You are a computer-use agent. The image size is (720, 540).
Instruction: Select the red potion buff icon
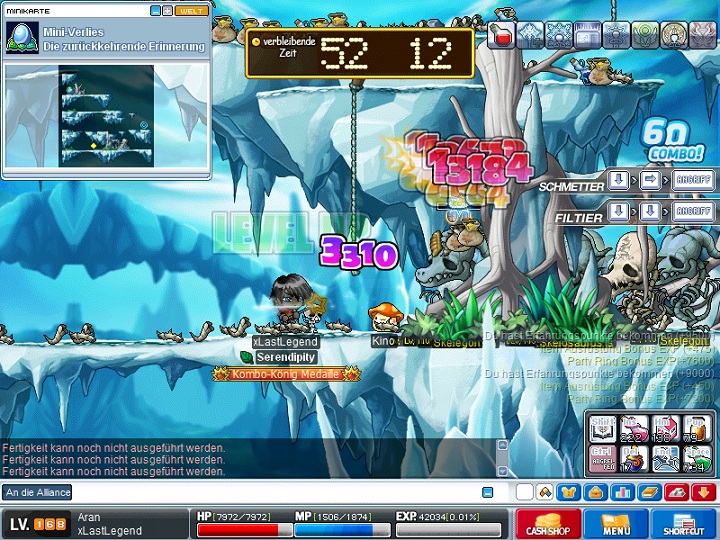click(x=502, y=37)
